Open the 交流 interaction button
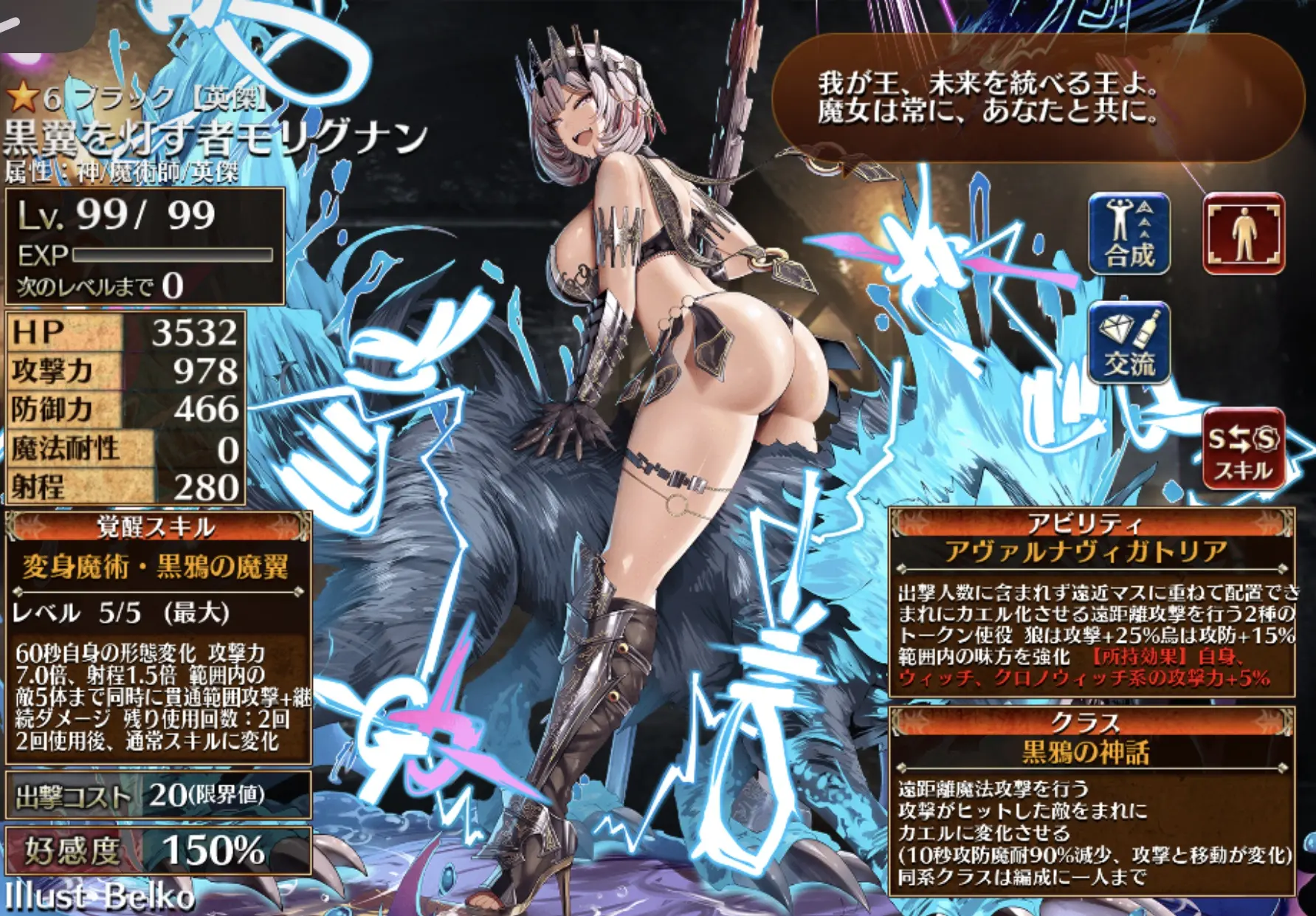Image resolution: width=1316 pixels, height=916 pixels. click(1129, 343)
